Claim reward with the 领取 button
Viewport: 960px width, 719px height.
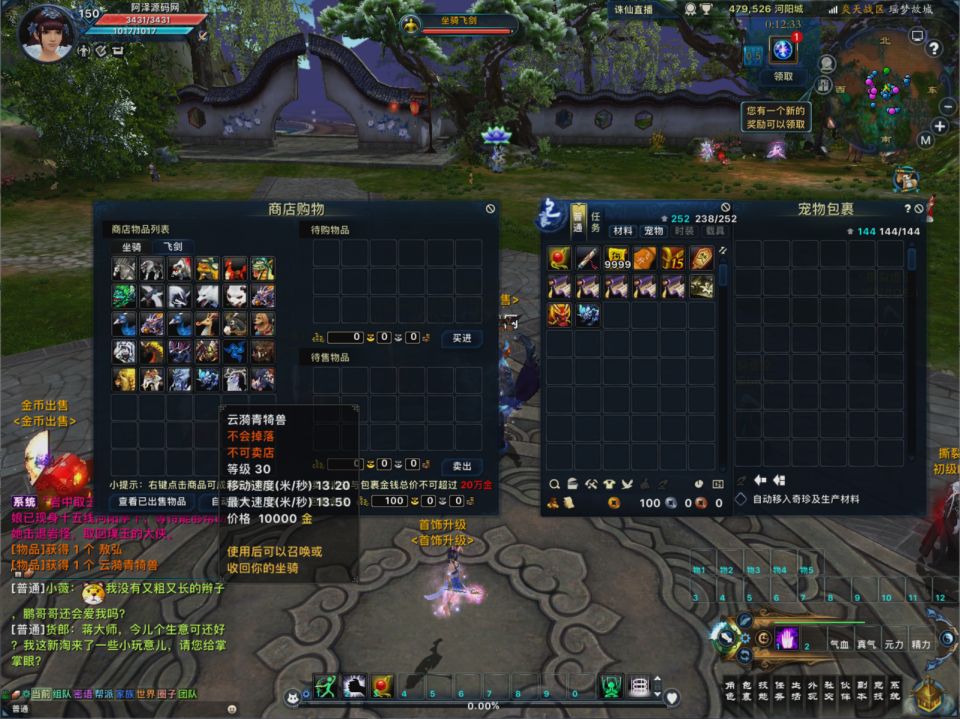click(x=783, y=76)
